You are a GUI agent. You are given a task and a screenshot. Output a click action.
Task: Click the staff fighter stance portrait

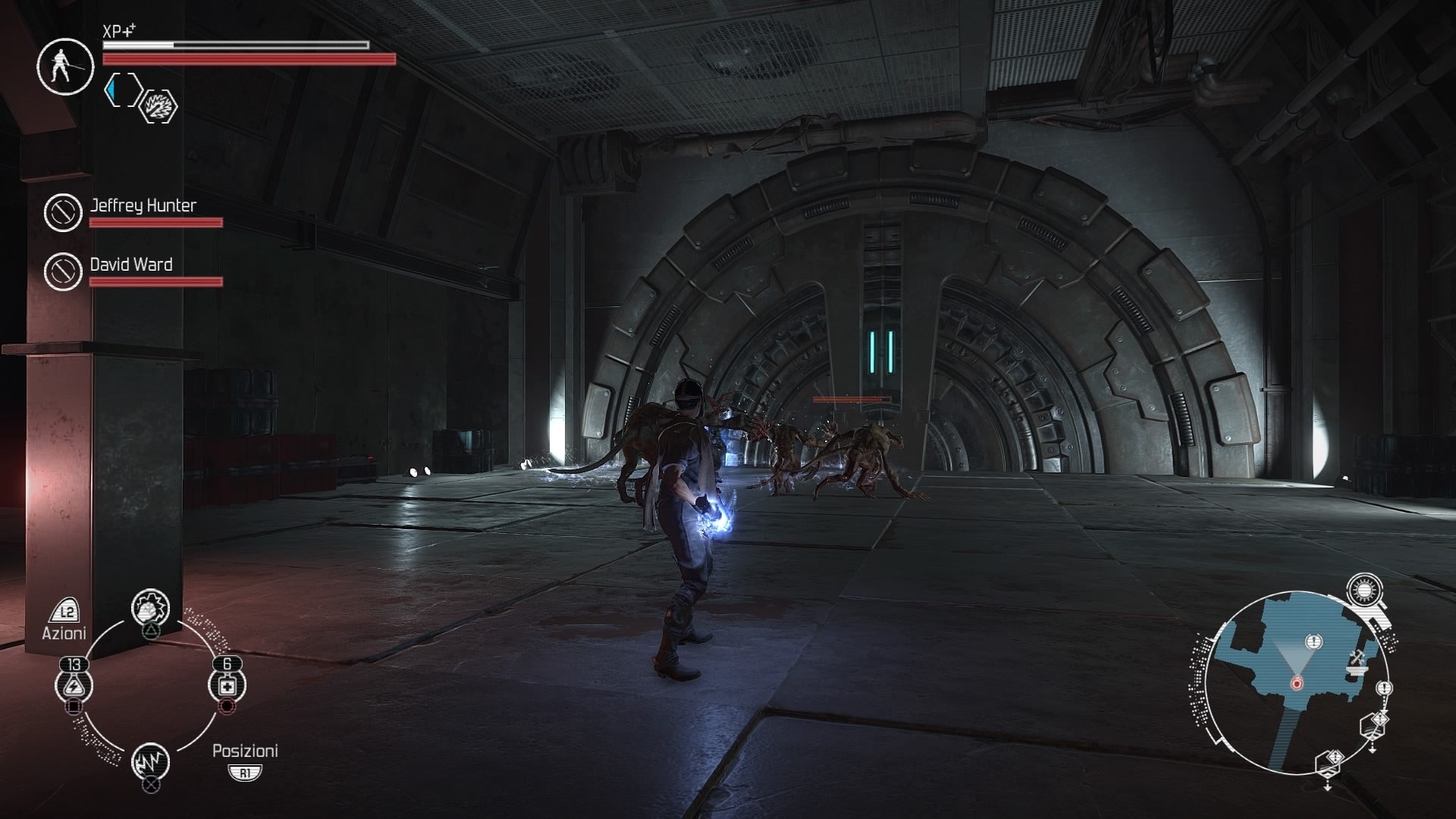click(64, 66)
